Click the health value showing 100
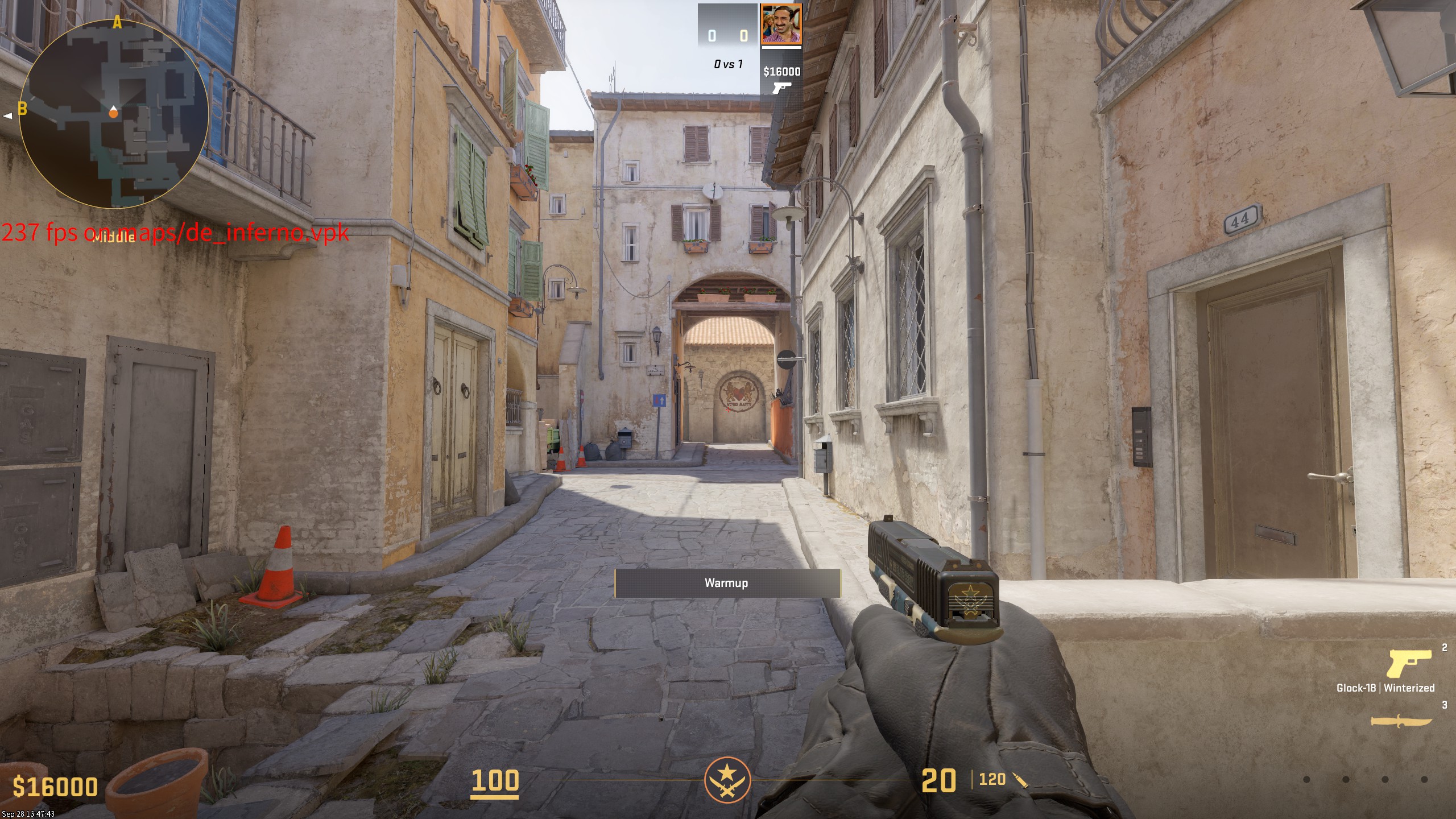 [x=496, y=781]
